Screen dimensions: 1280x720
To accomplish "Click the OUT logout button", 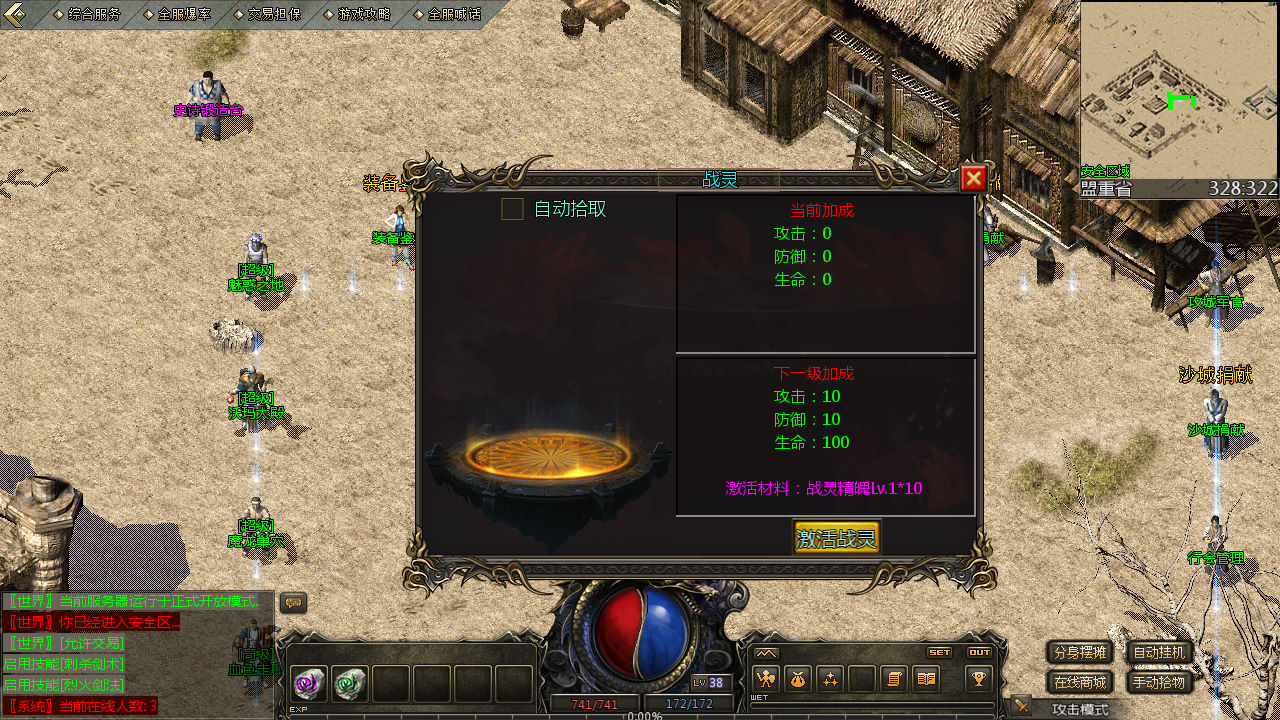I will [979, 652].
